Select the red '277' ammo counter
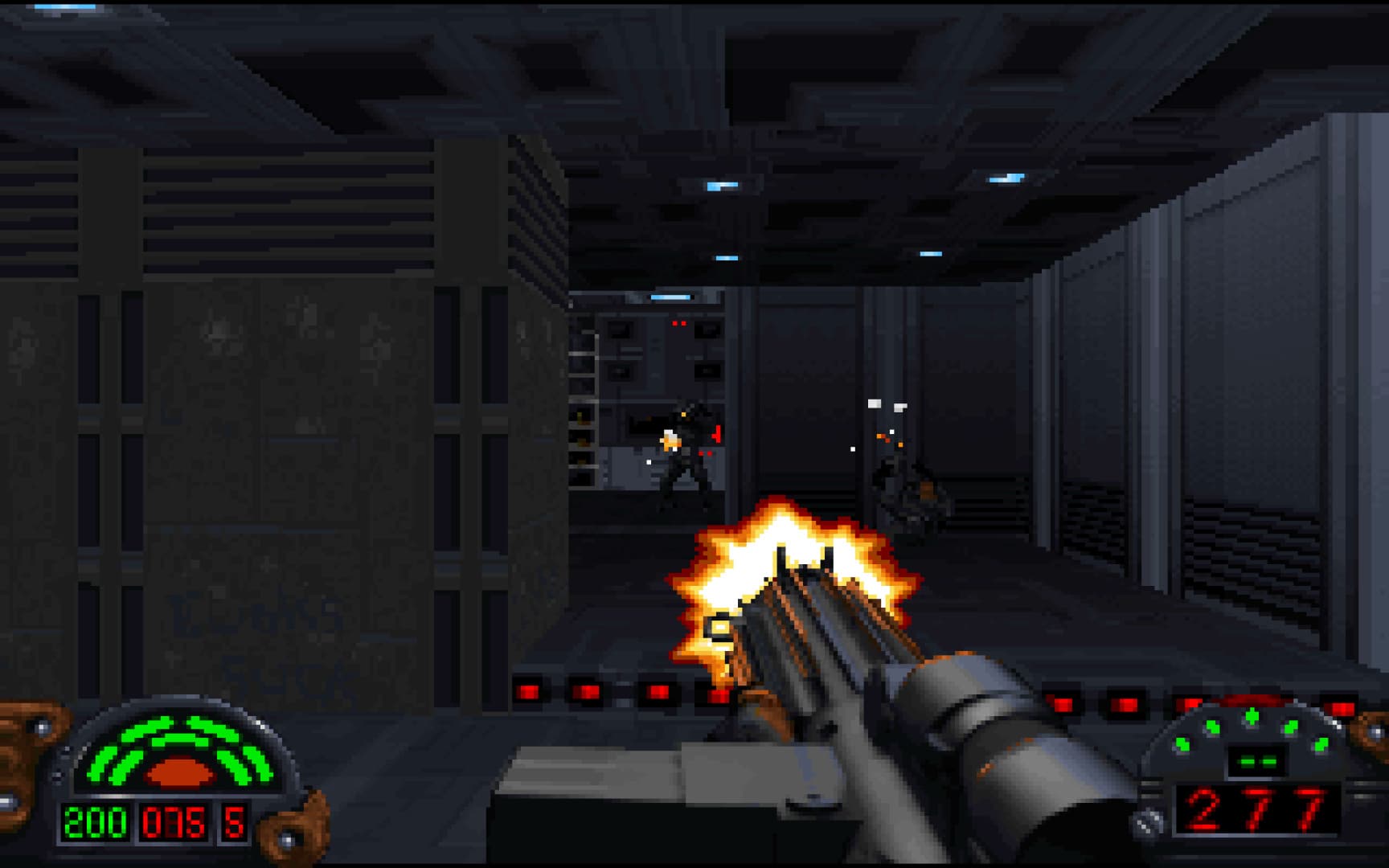Screen dimensions: 1389x868 [x=1256, y=809]
